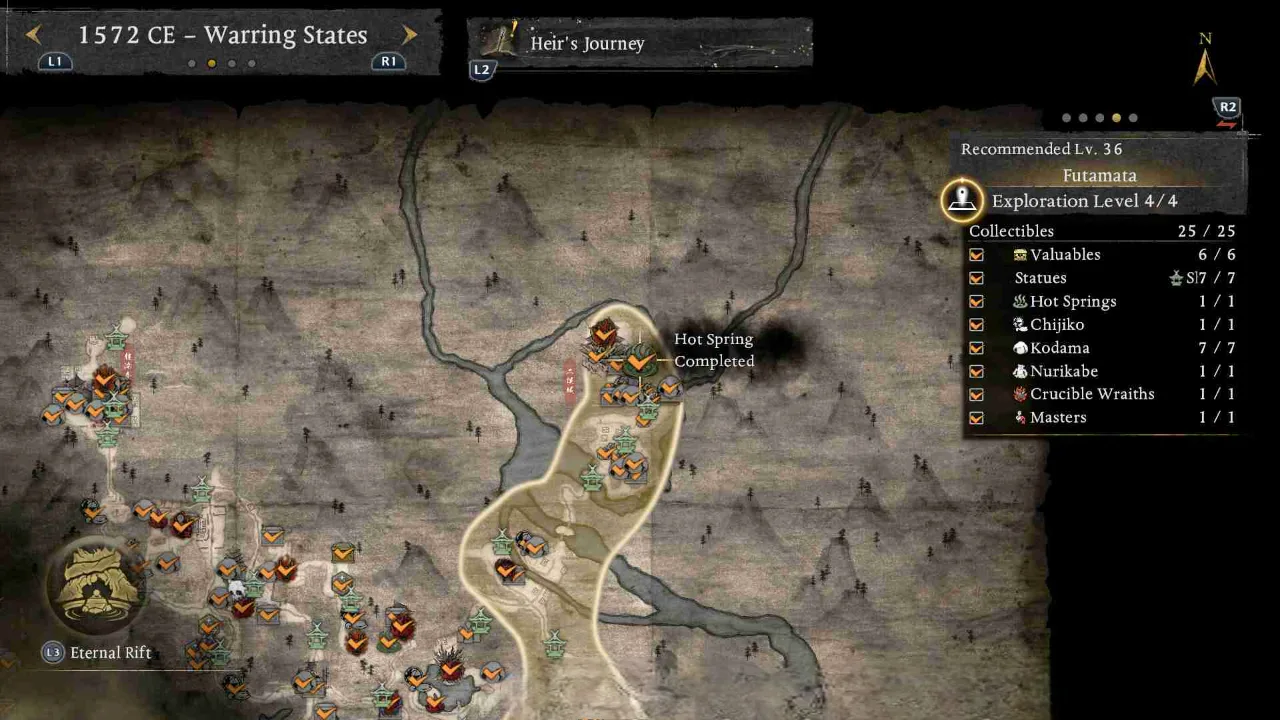Toggle the Kodama filter checkbox
This screenshot has width=1280, height=720.
click(x=977, y=348)
